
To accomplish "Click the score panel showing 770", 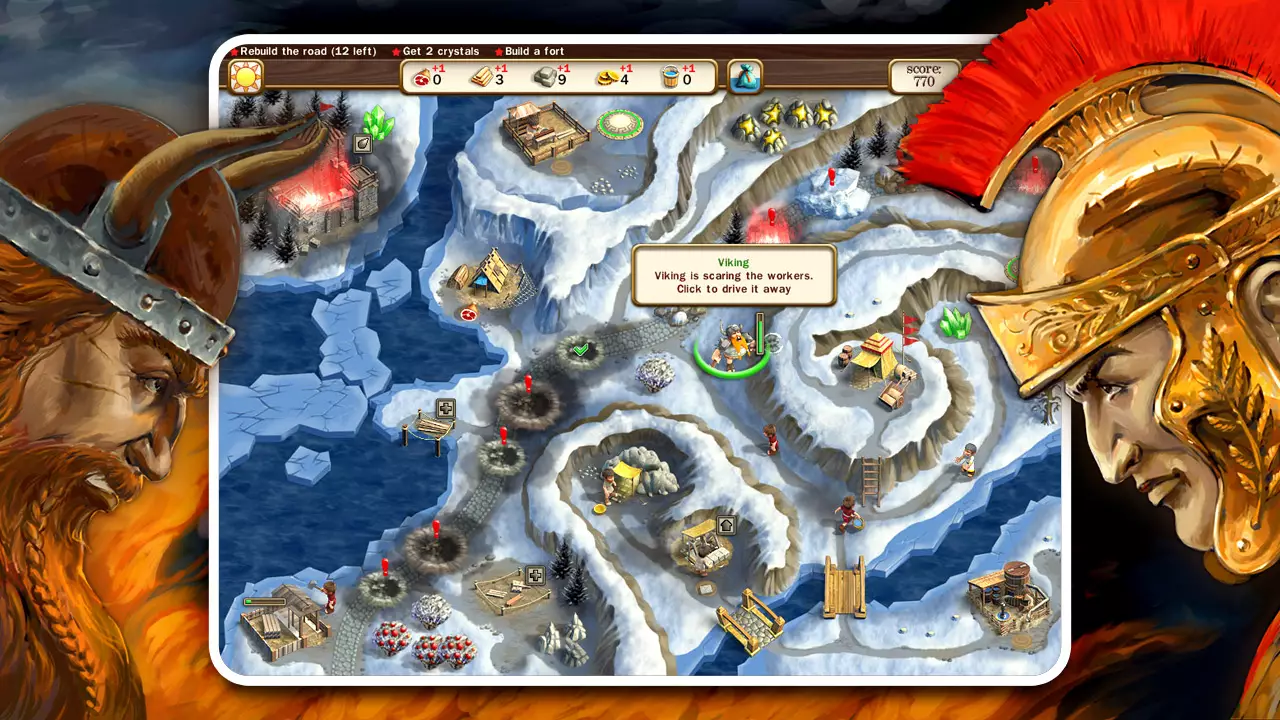I will 922,76.
